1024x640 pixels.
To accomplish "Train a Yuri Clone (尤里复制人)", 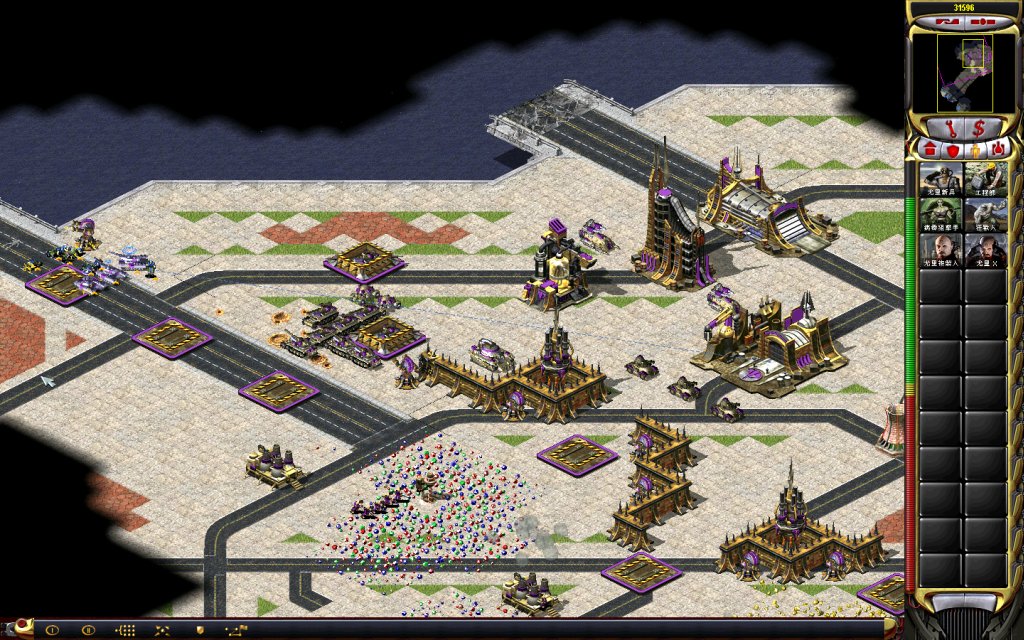I will coord(940,251).
